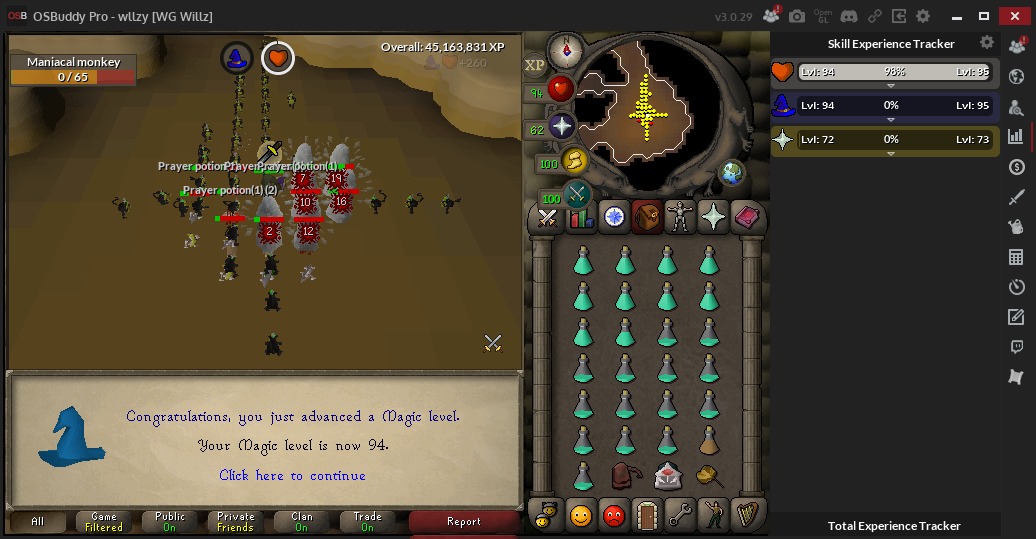The image size is (1036, 539).
Task: Open Skill Experience Tracker settings gear
Action: (987, 43)
